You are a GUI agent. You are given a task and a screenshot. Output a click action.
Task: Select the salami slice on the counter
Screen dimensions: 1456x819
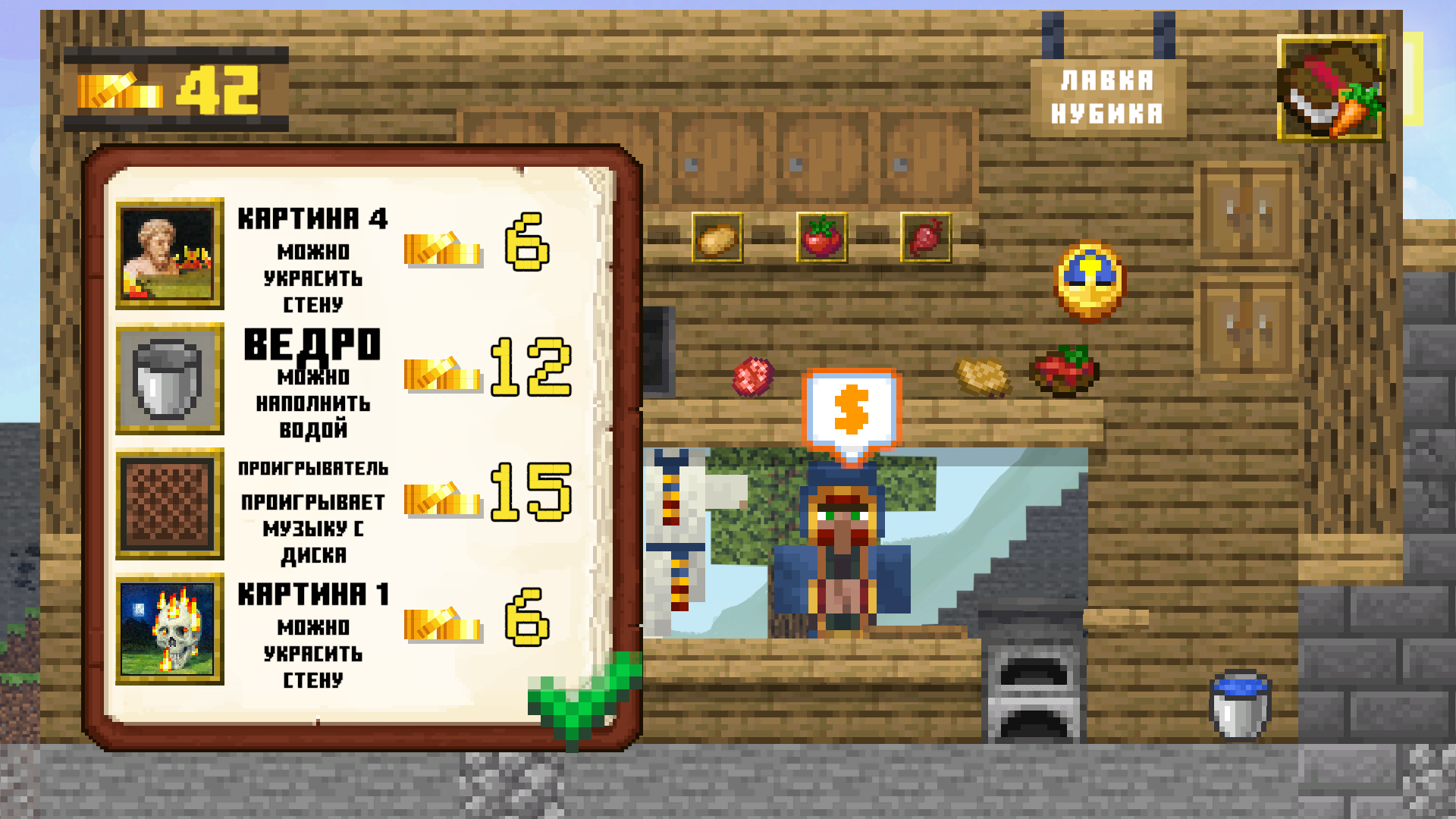coord(752,378)
